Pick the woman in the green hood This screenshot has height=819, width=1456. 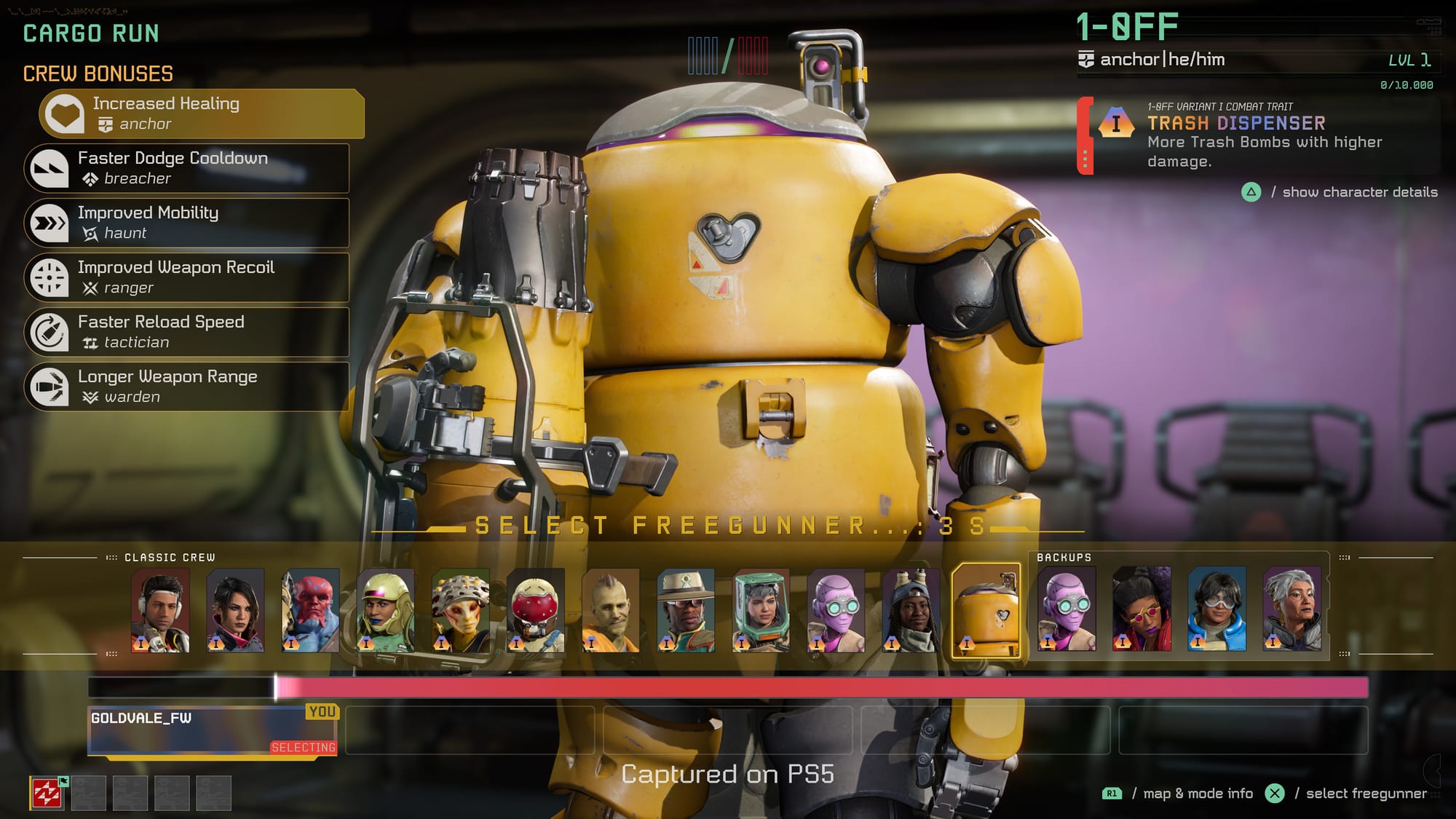coord(761,610)
